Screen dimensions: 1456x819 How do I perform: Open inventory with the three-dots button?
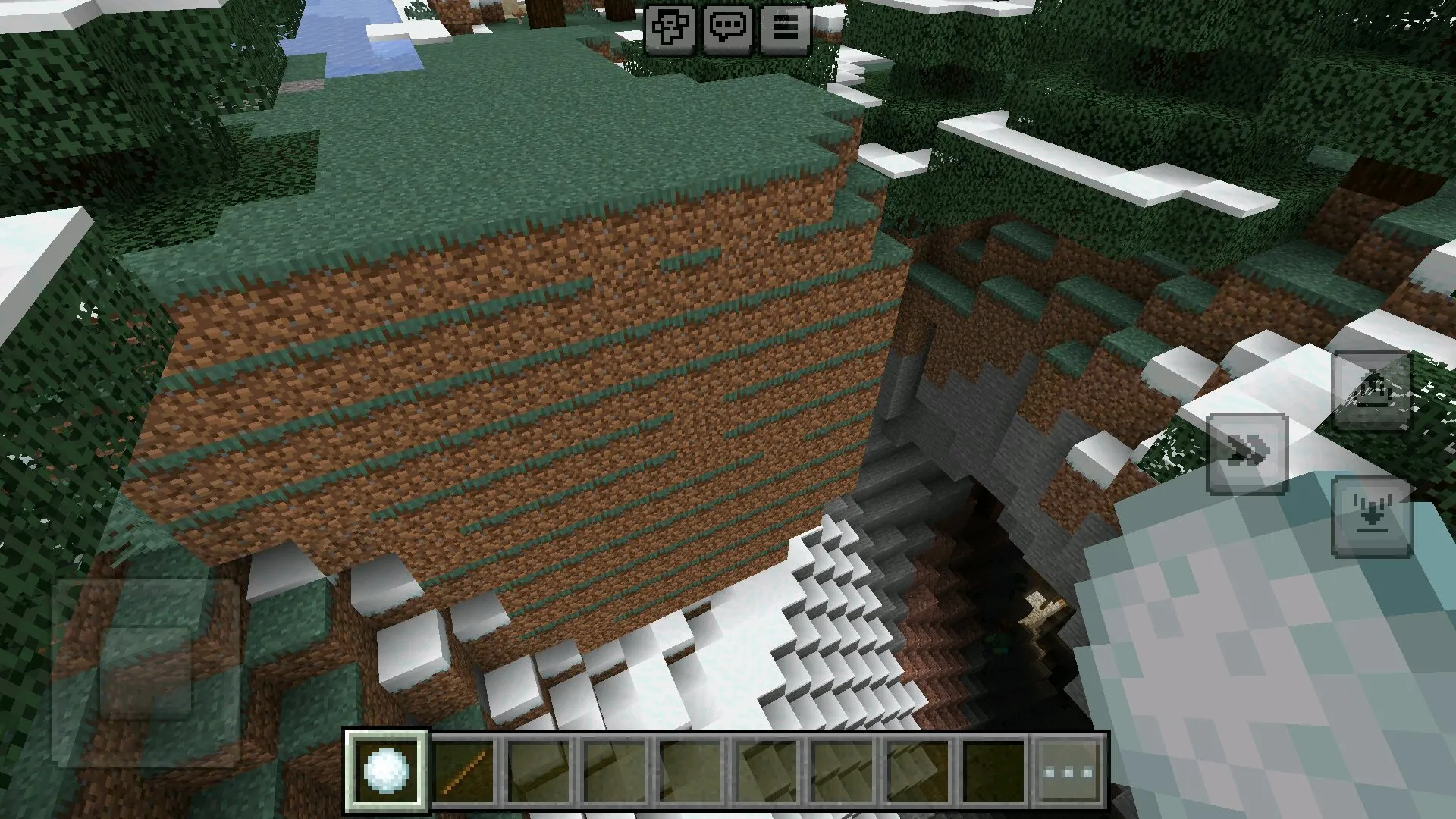pos(1068,772)
